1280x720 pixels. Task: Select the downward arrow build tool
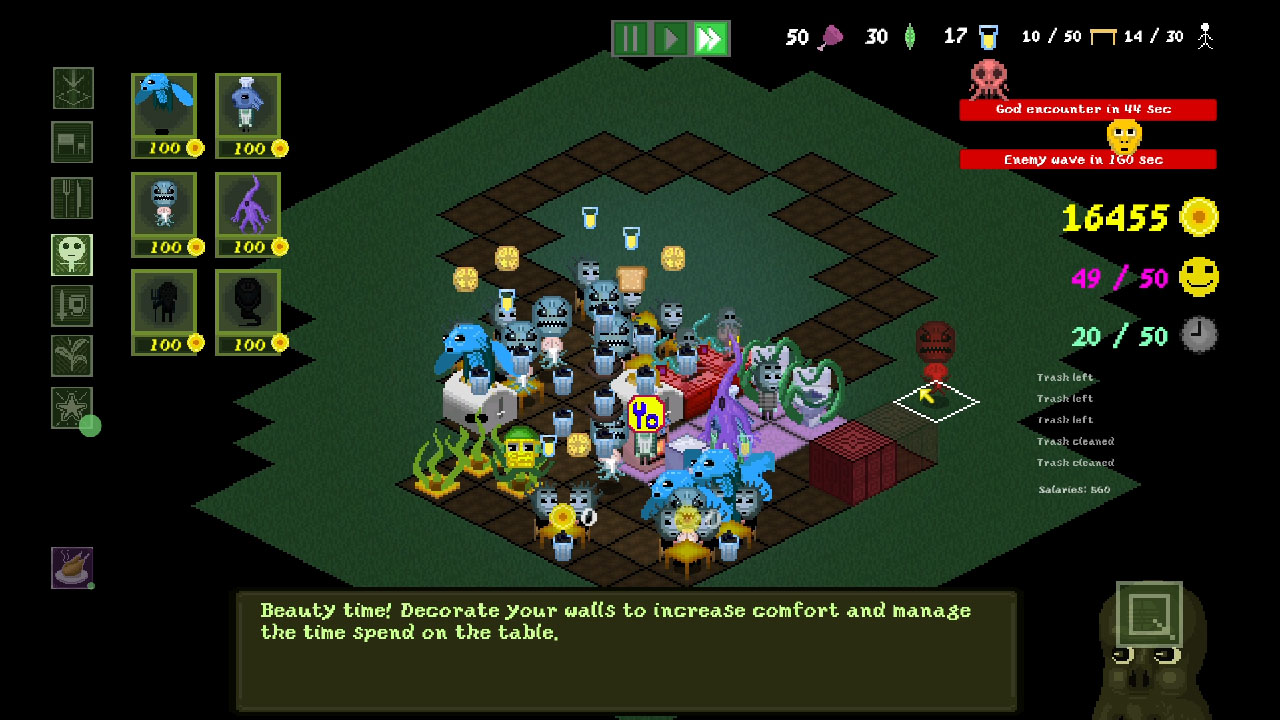71,88
